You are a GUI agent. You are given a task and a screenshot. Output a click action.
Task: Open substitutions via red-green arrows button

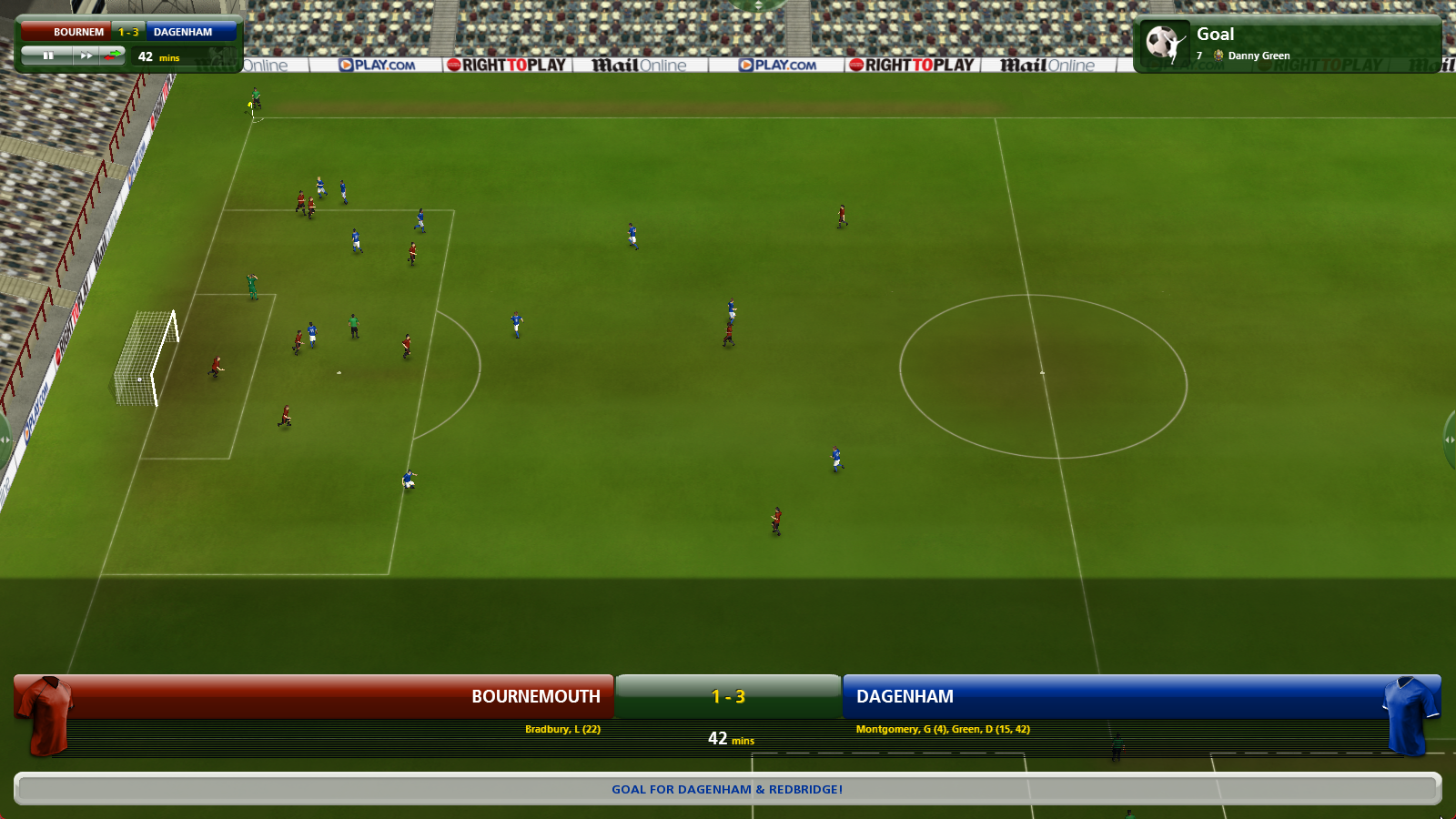[x=114, y=56]
